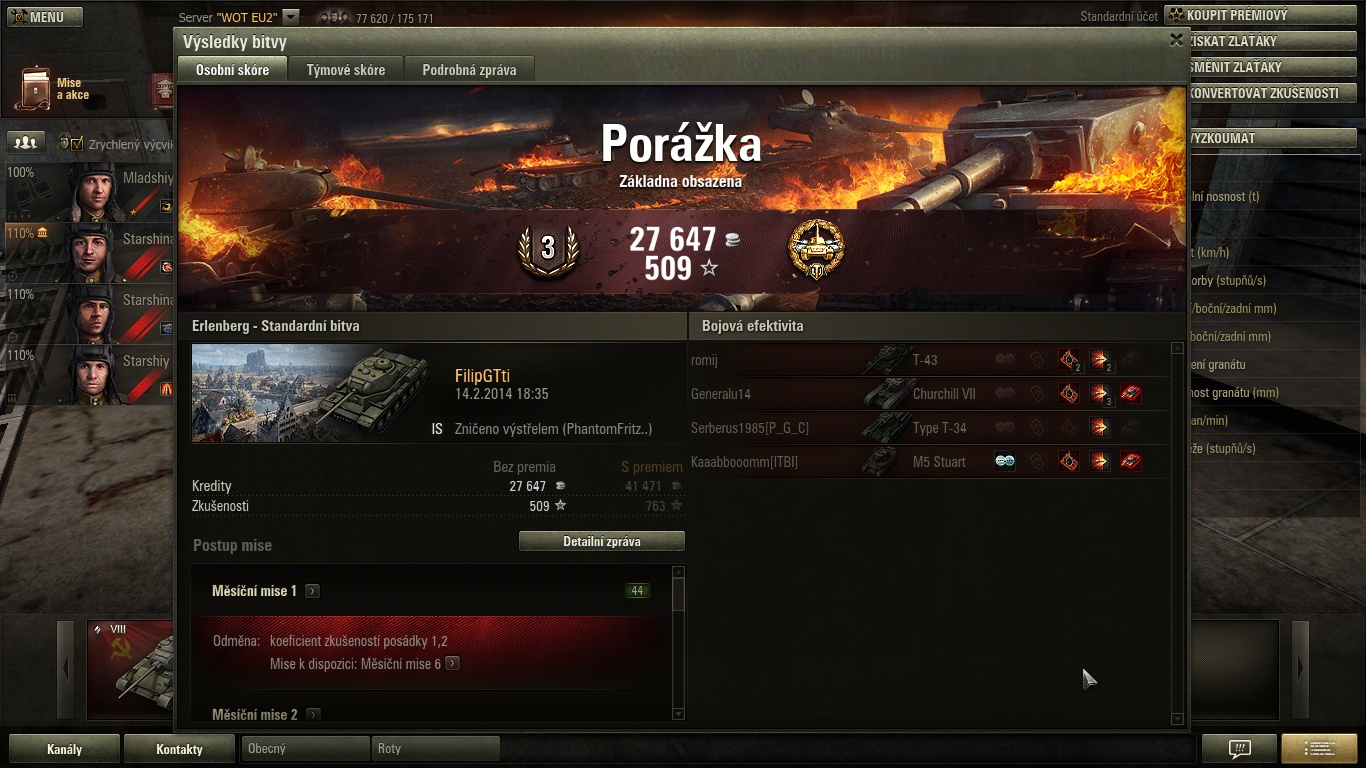Select the romij T-43 efficiency row
Viewport: 1366px width, 768px height.
click(928, 360)
